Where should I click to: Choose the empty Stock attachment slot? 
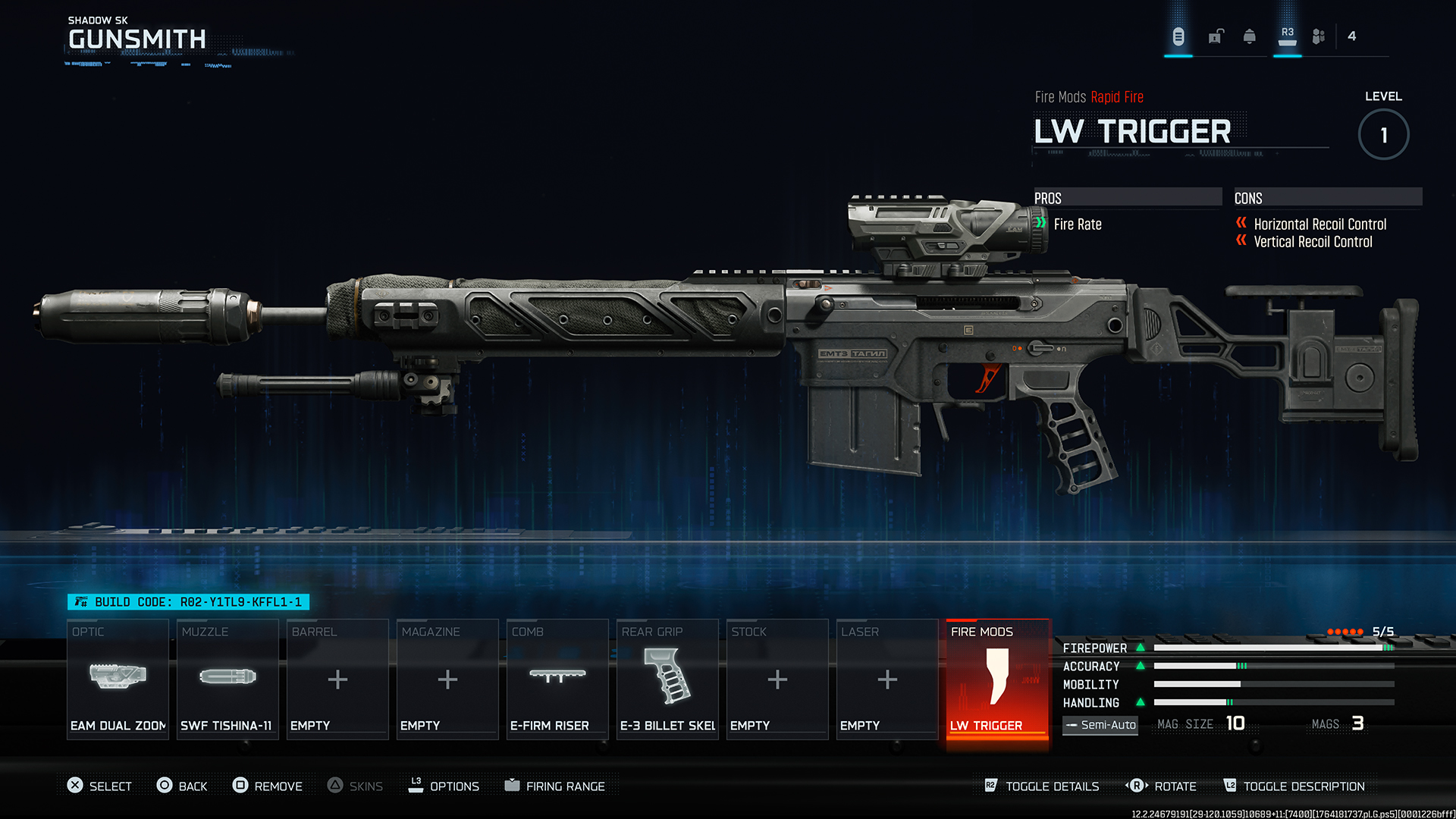point(777,679)
